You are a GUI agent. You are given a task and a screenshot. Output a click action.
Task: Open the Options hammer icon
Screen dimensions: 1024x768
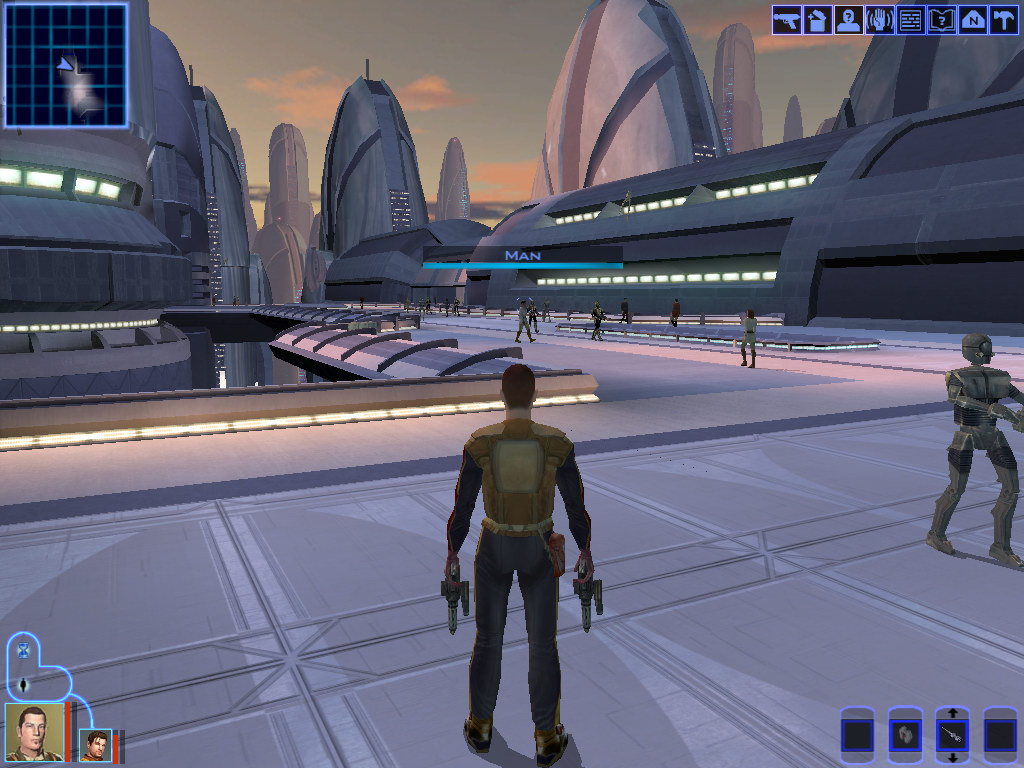click(x=1002, y=20)
